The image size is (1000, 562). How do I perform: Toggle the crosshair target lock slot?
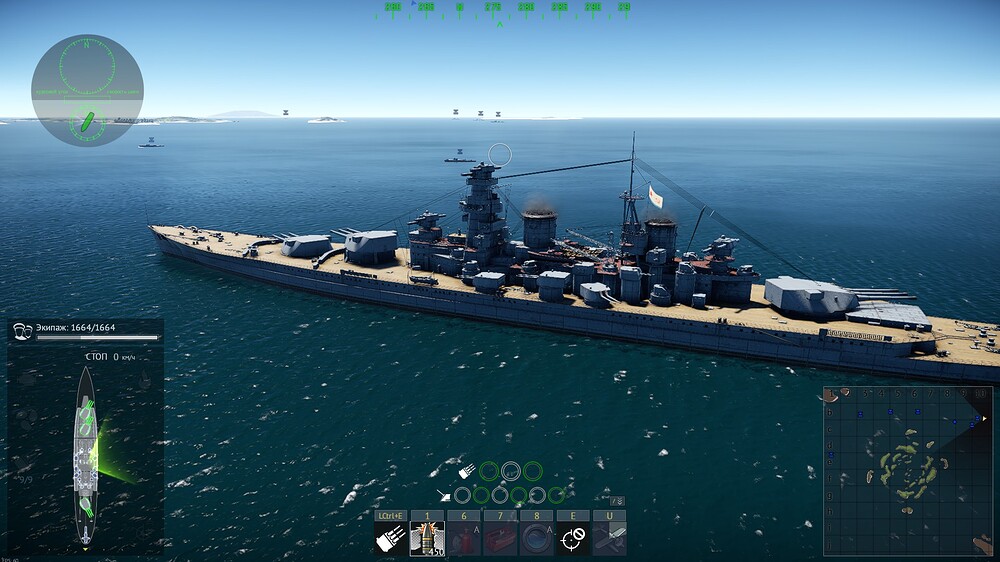pos(572,538)
